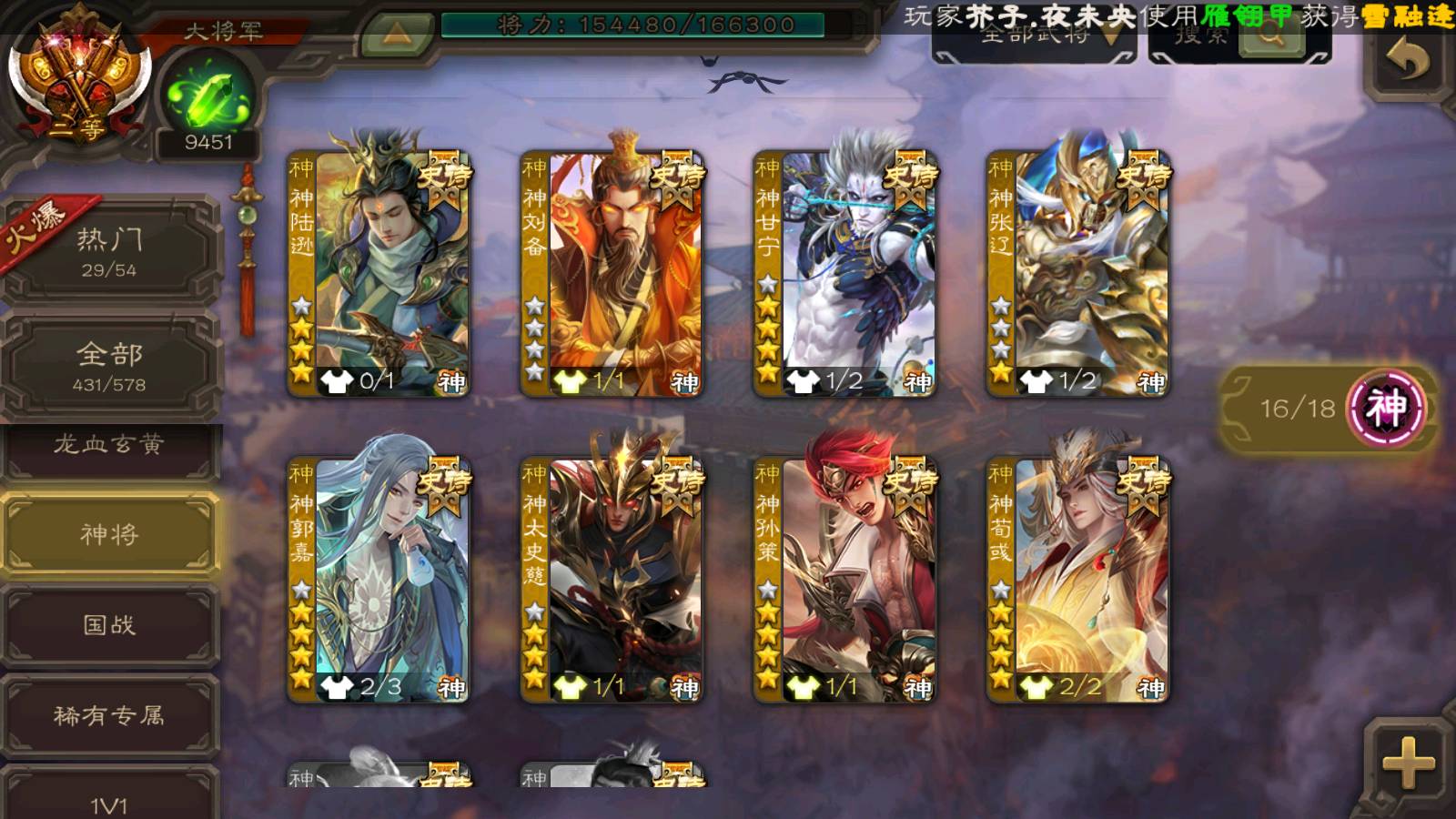The width and height of the screenshot is (1456, 819).
Task: Switch to the 国战 category
Action: tap(109, 625)
